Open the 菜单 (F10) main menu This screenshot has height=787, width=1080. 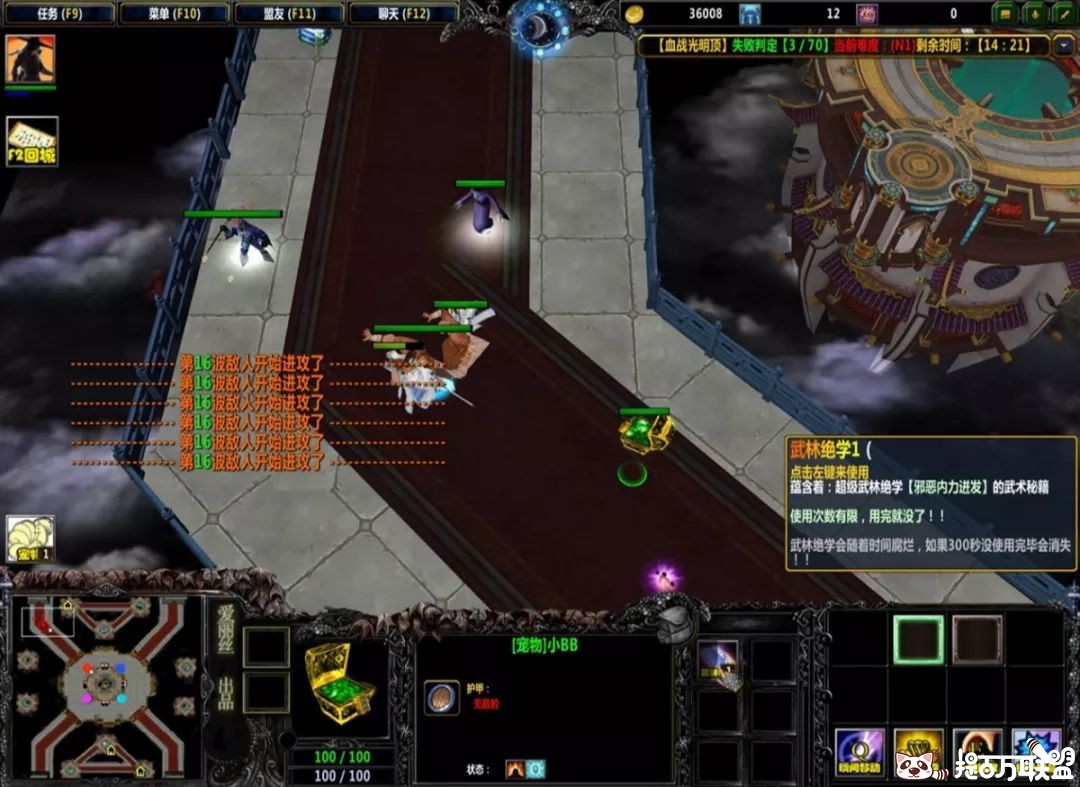[x=174, y=14]
